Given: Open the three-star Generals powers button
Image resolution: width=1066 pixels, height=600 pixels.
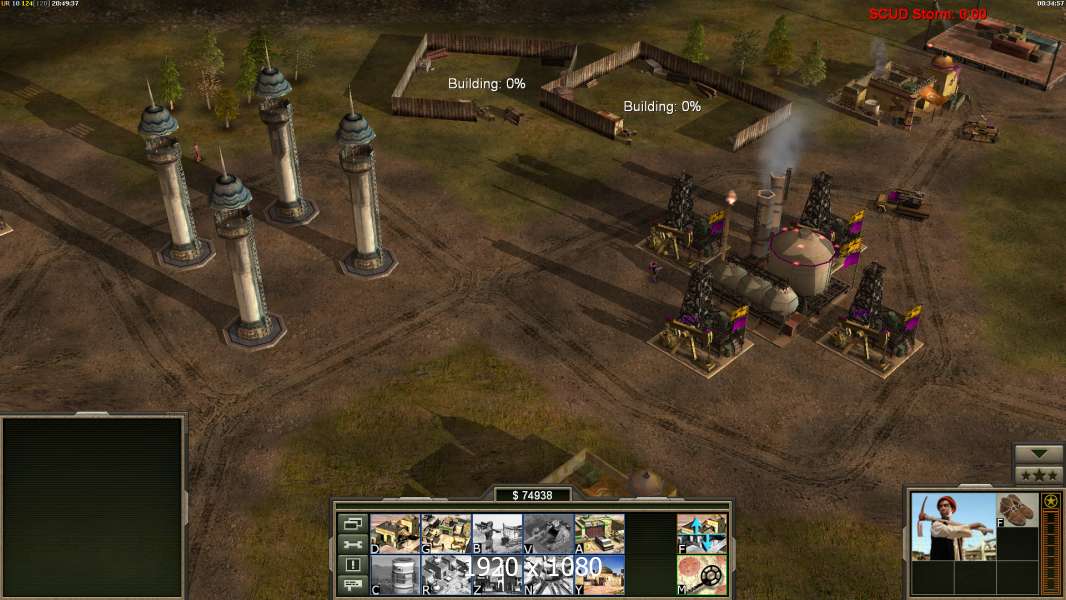Looking at the screenshot, I should point(1038,475).
